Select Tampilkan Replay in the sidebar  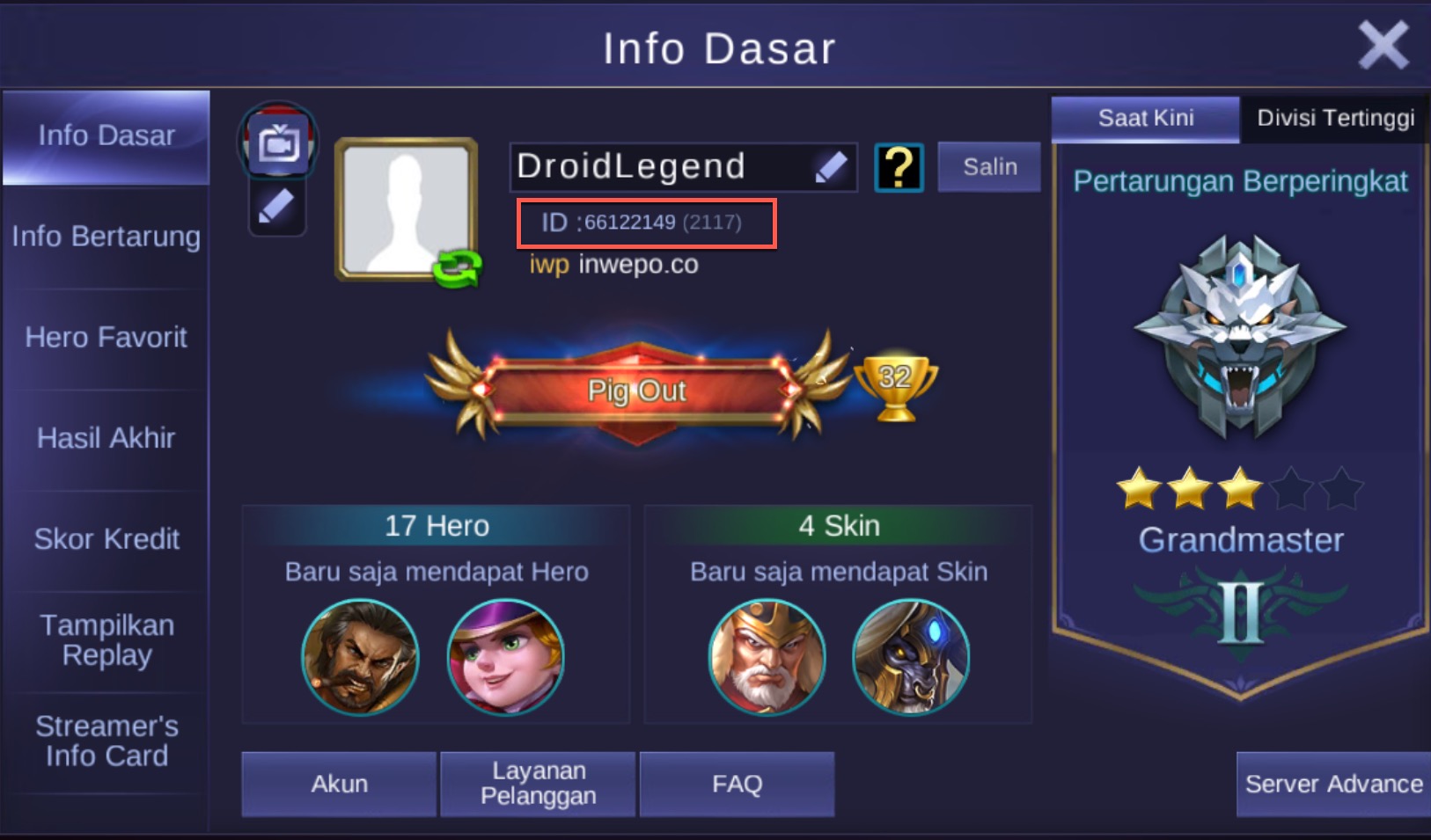coord(106,639)
